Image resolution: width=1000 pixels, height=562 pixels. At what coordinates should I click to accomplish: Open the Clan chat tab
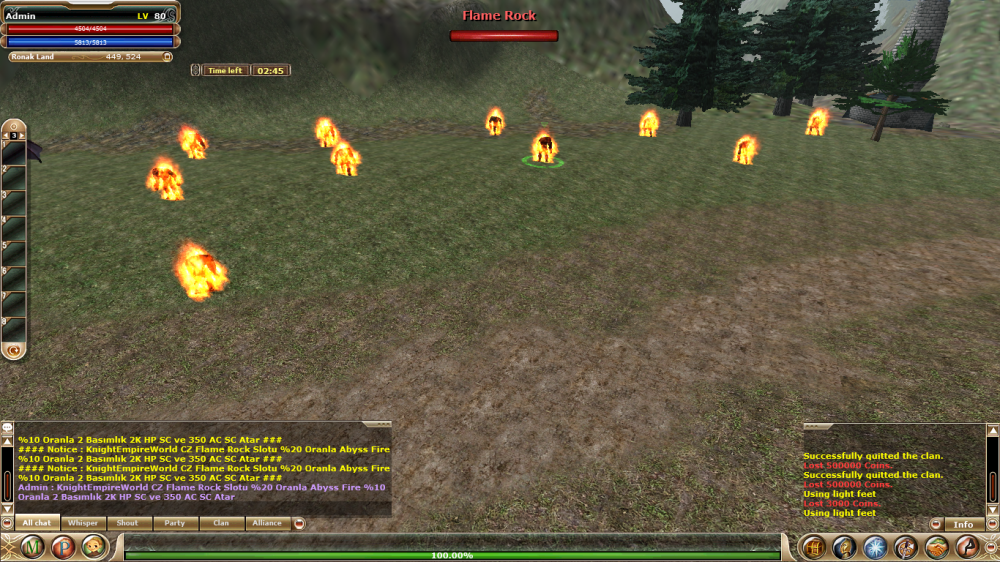[221, 523]
